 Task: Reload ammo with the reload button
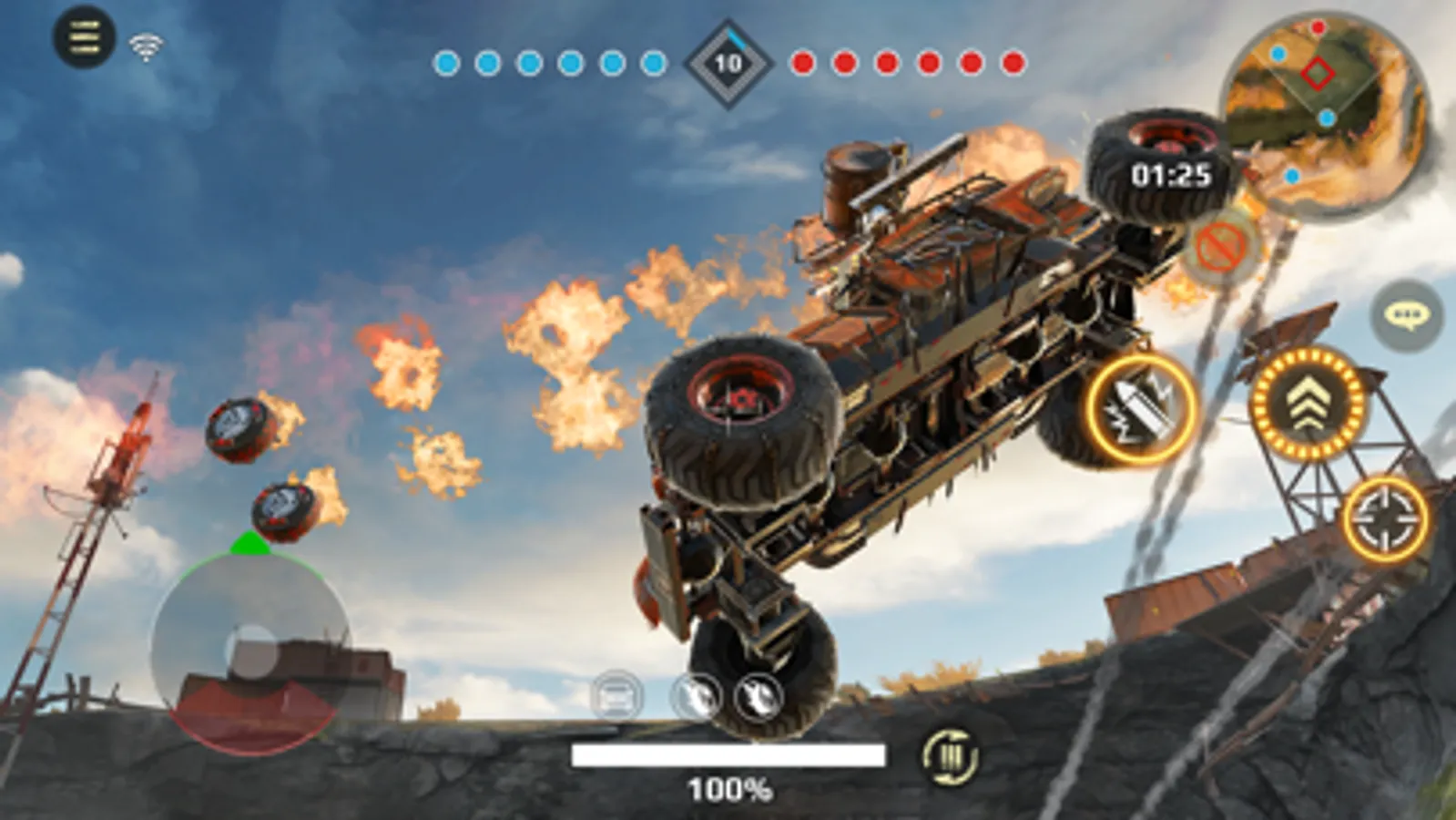pyautogui.click(x=950, y=757)
